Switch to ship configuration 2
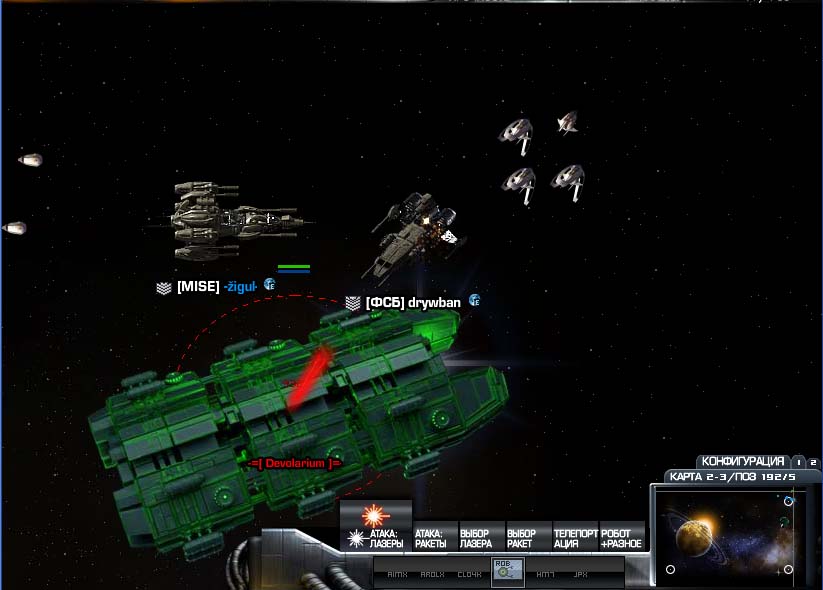The image size is (823, 590). 813,462
